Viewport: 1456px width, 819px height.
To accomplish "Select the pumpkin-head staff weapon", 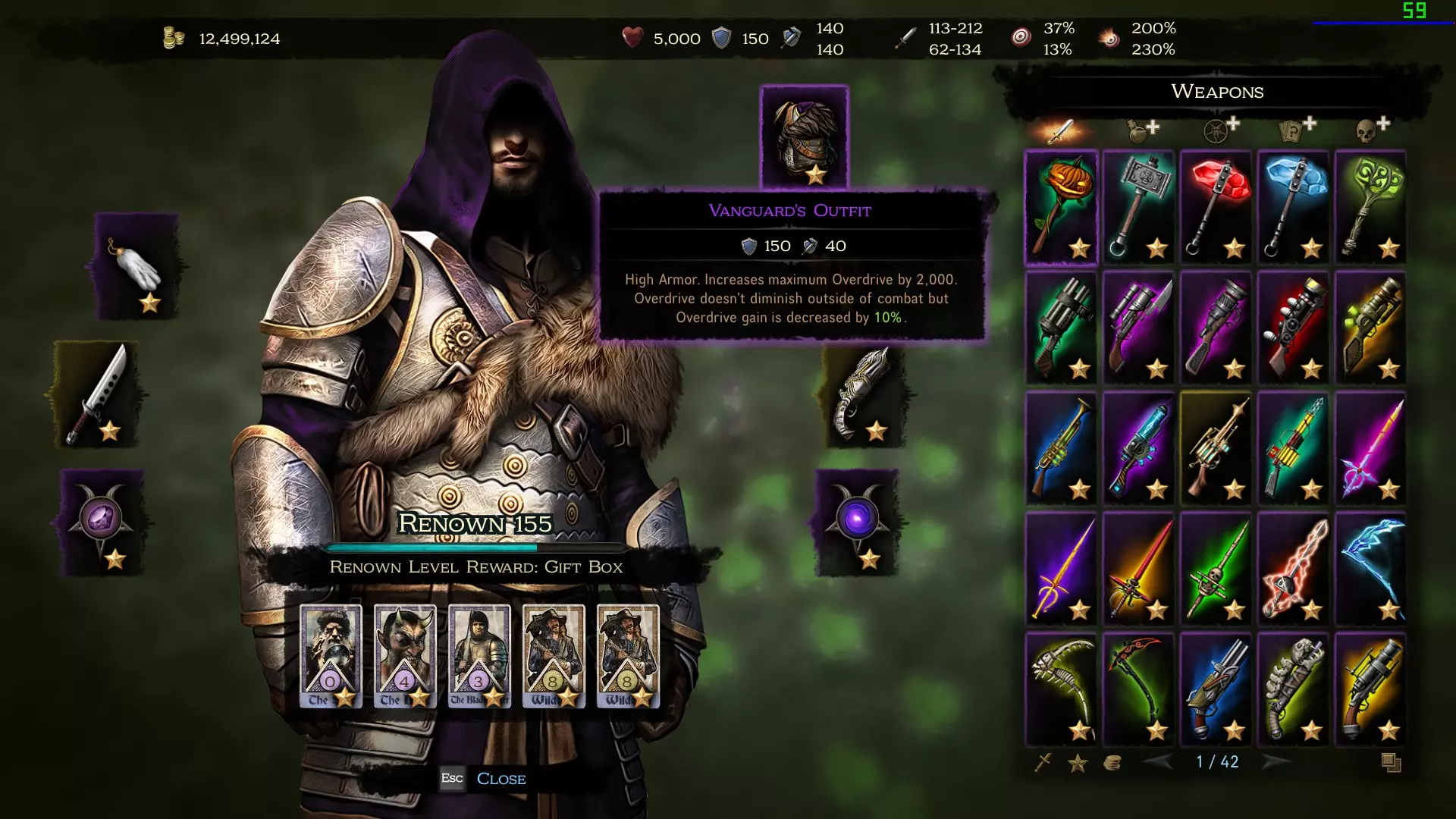I will pyautogui.click(x=1061, y=207).
